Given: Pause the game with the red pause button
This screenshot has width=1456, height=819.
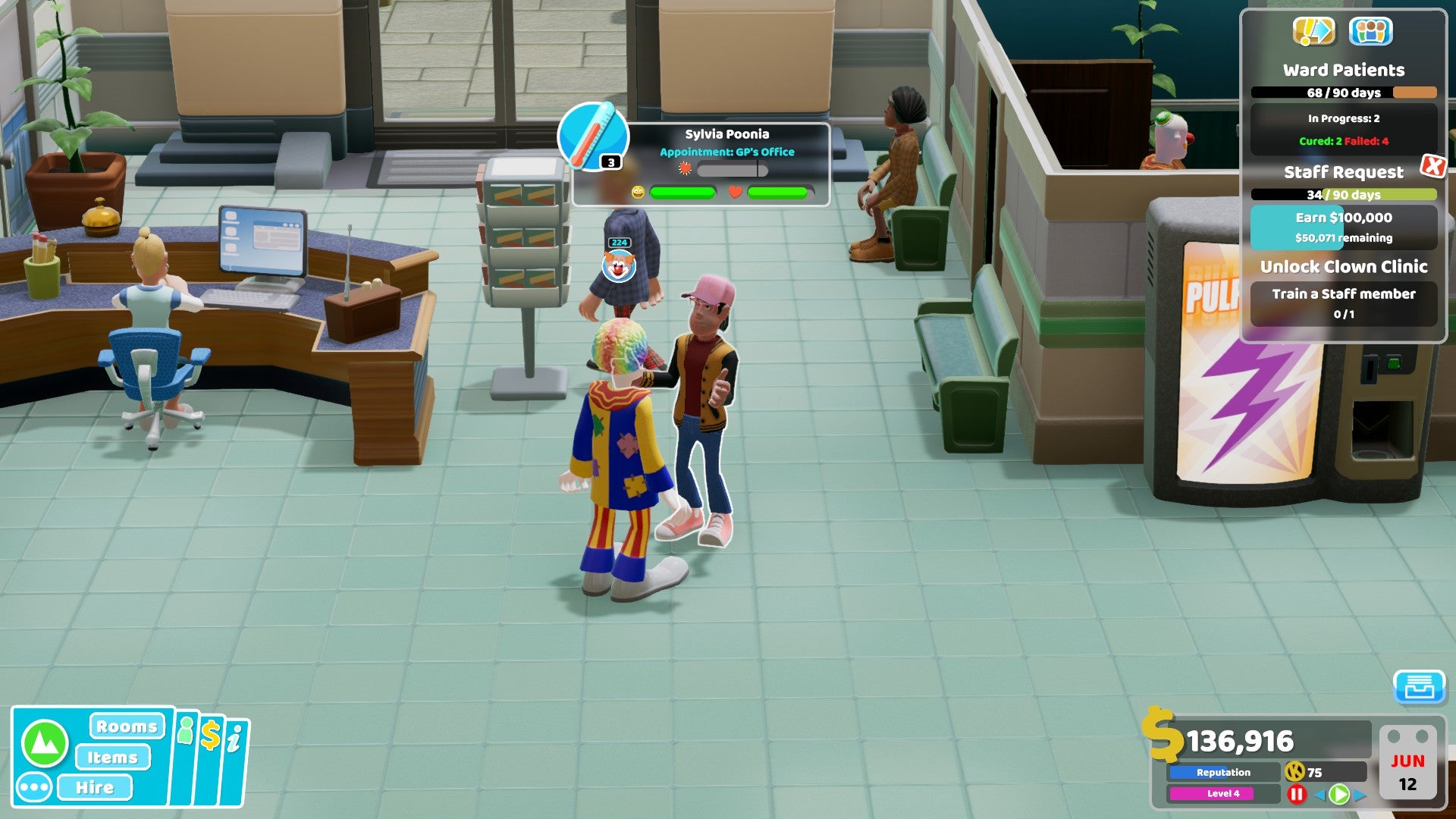Looking at the screenshot, I should click(x=1297, y=794).
